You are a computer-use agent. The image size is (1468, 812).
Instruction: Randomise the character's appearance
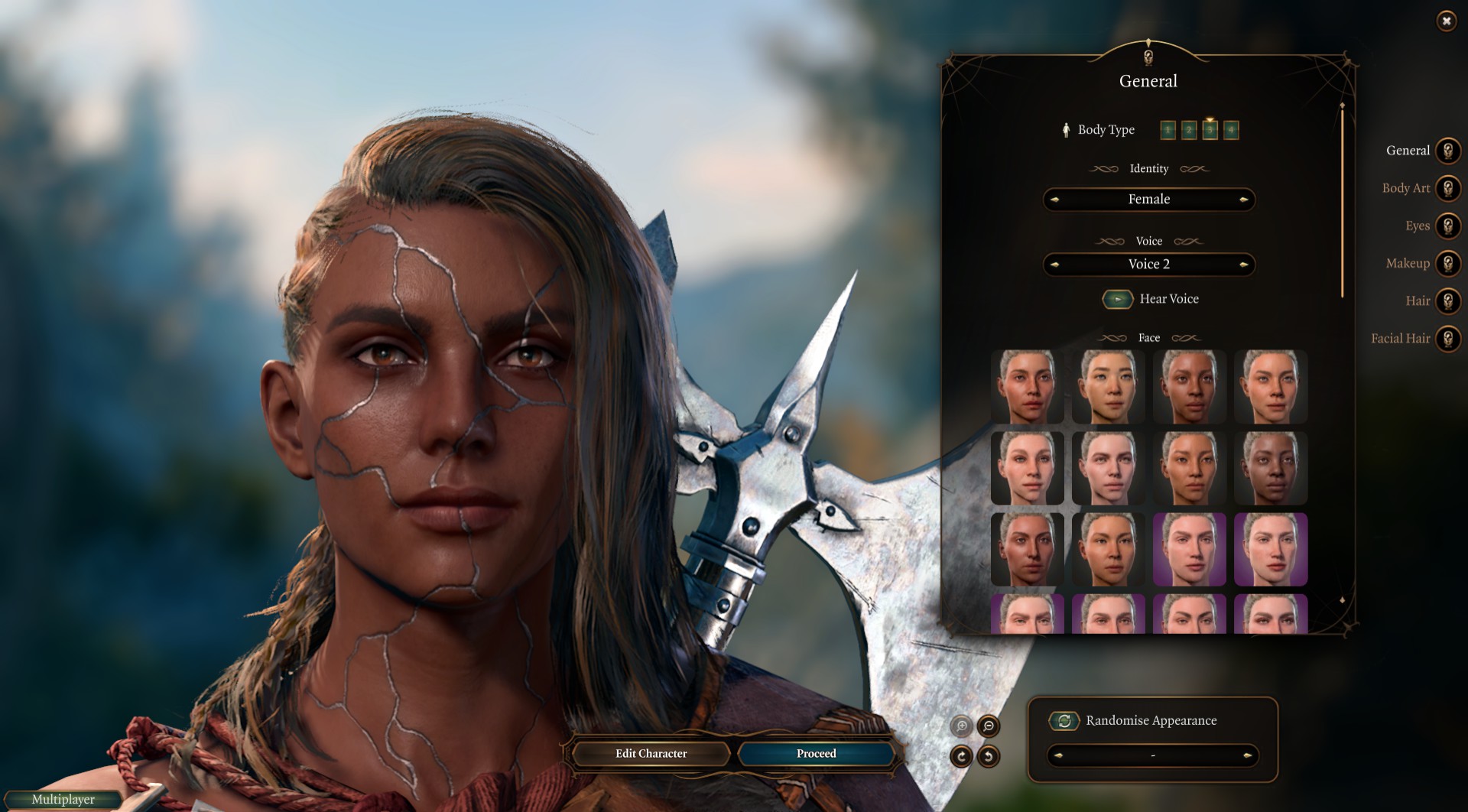point(1064,720)
